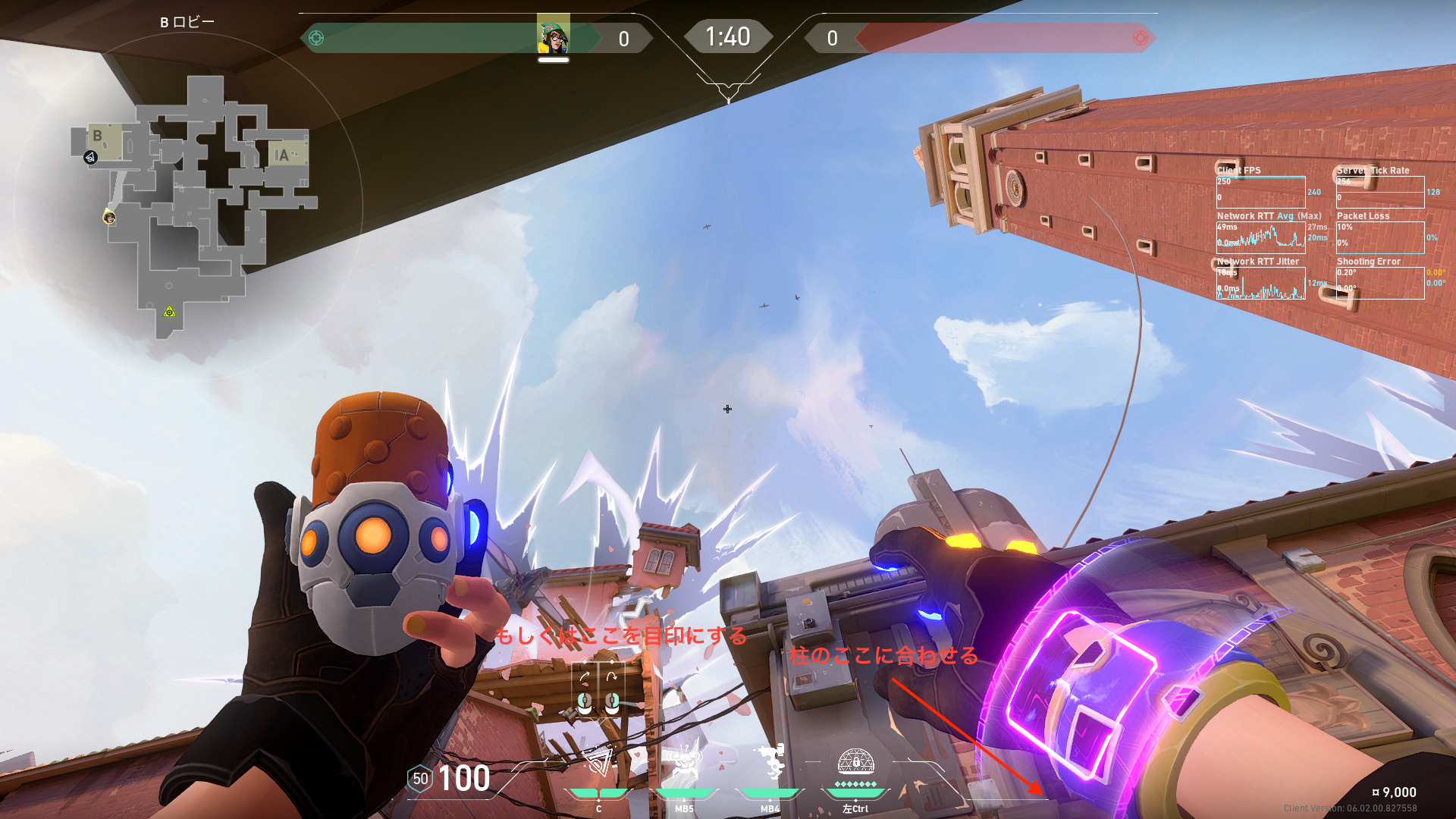The image size is (1456, 819).
Task: Click the Shooting Error graph panel
Action: point(1379,282)
